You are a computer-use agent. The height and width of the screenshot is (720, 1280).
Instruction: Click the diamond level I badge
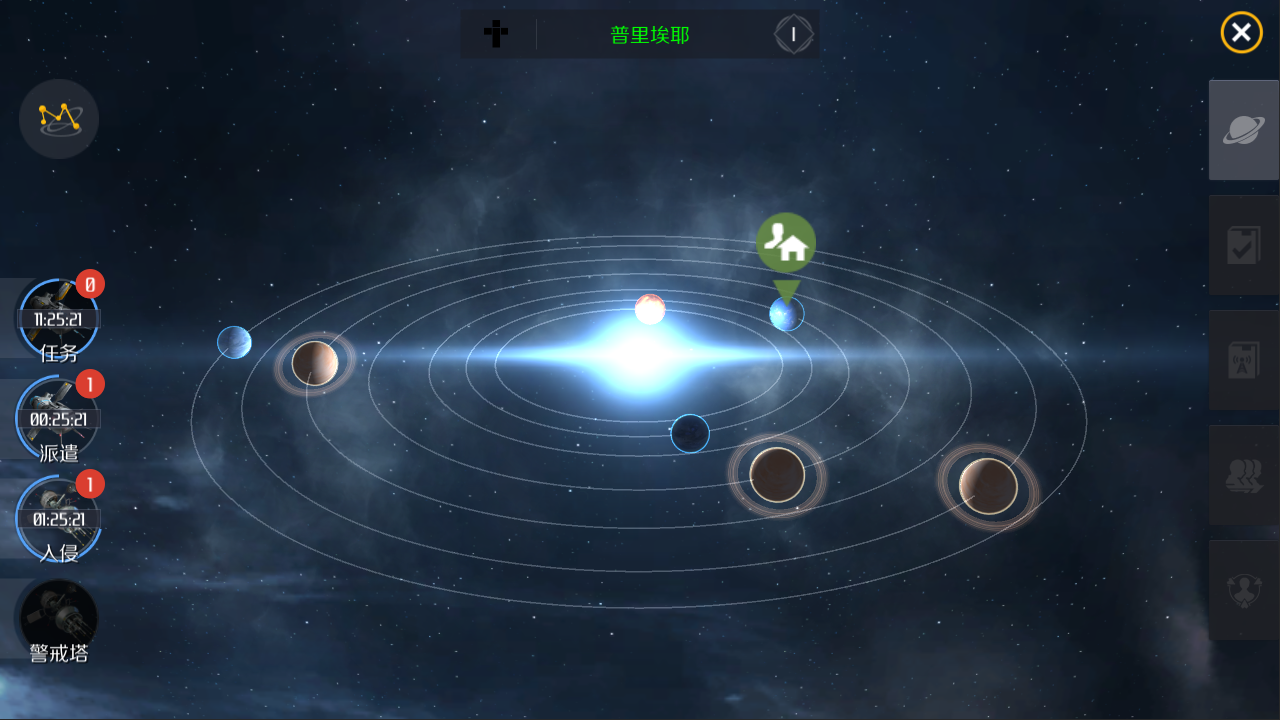click(794, 34)
